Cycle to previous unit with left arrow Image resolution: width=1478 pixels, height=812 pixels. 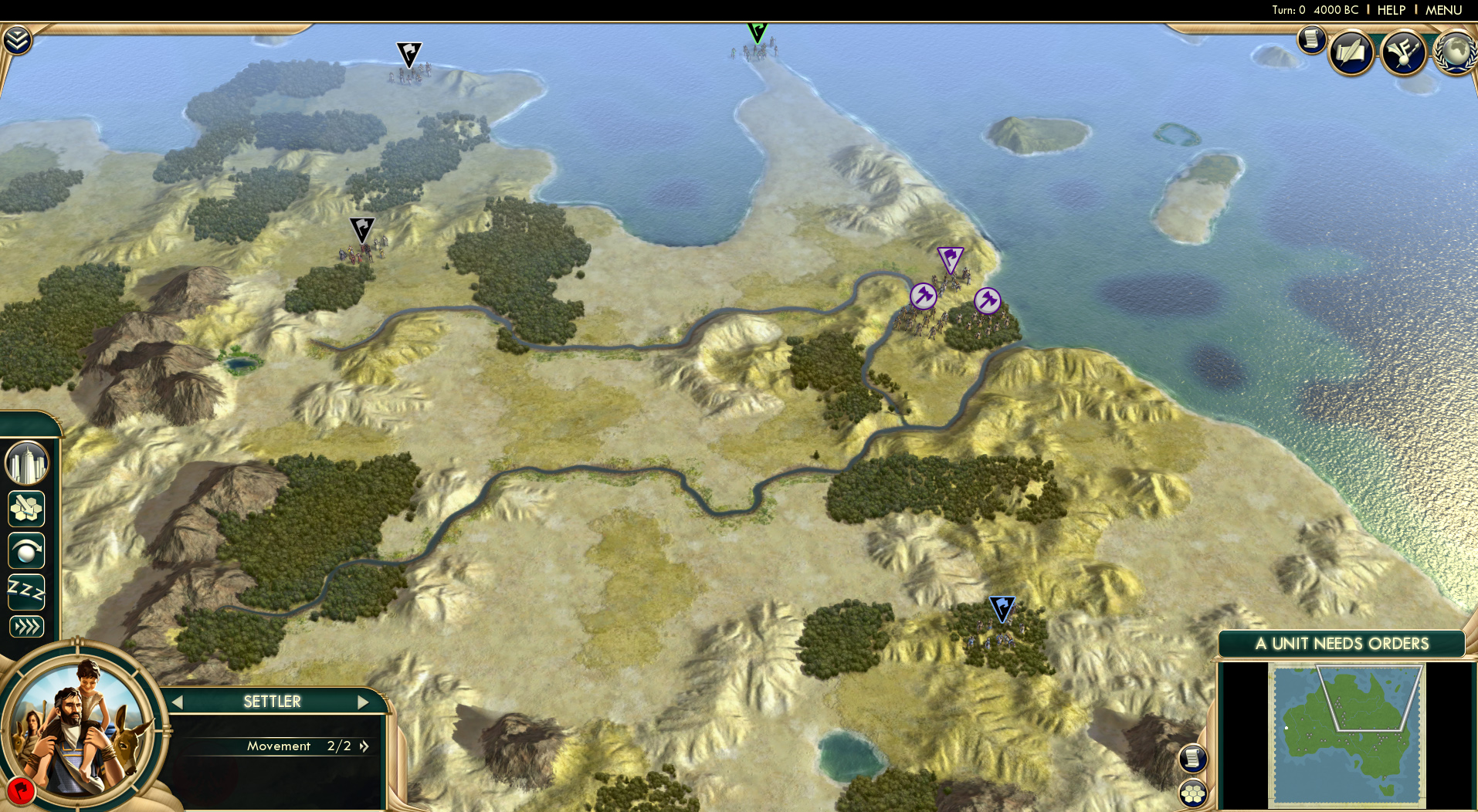[x=178, y=702]
